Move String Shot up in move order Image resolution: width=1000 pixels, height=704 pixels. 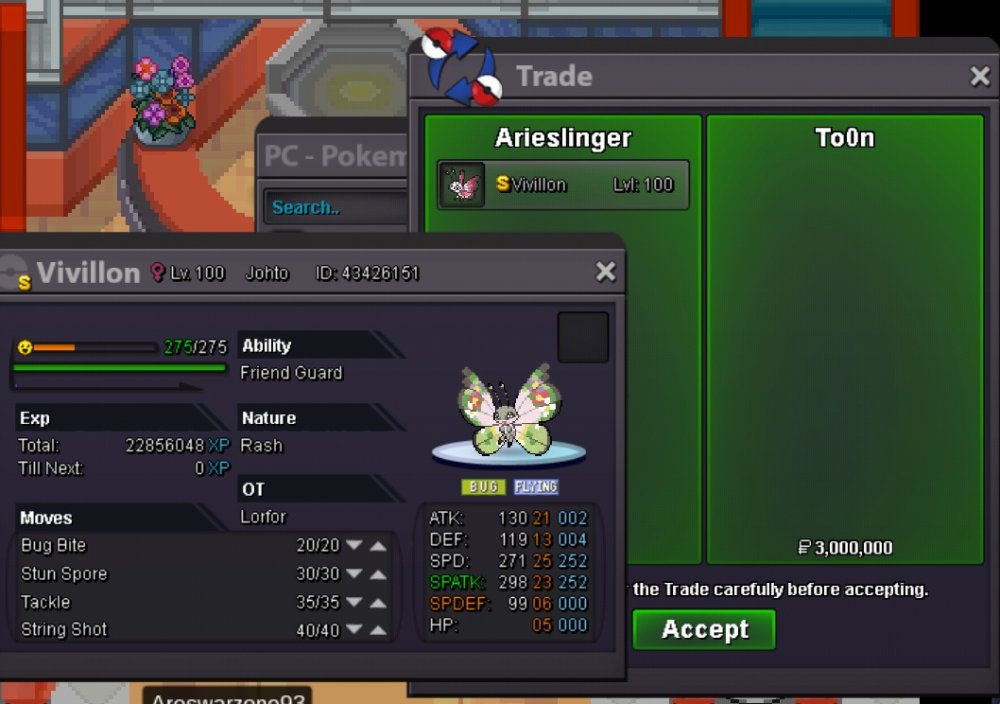point(378,630)
